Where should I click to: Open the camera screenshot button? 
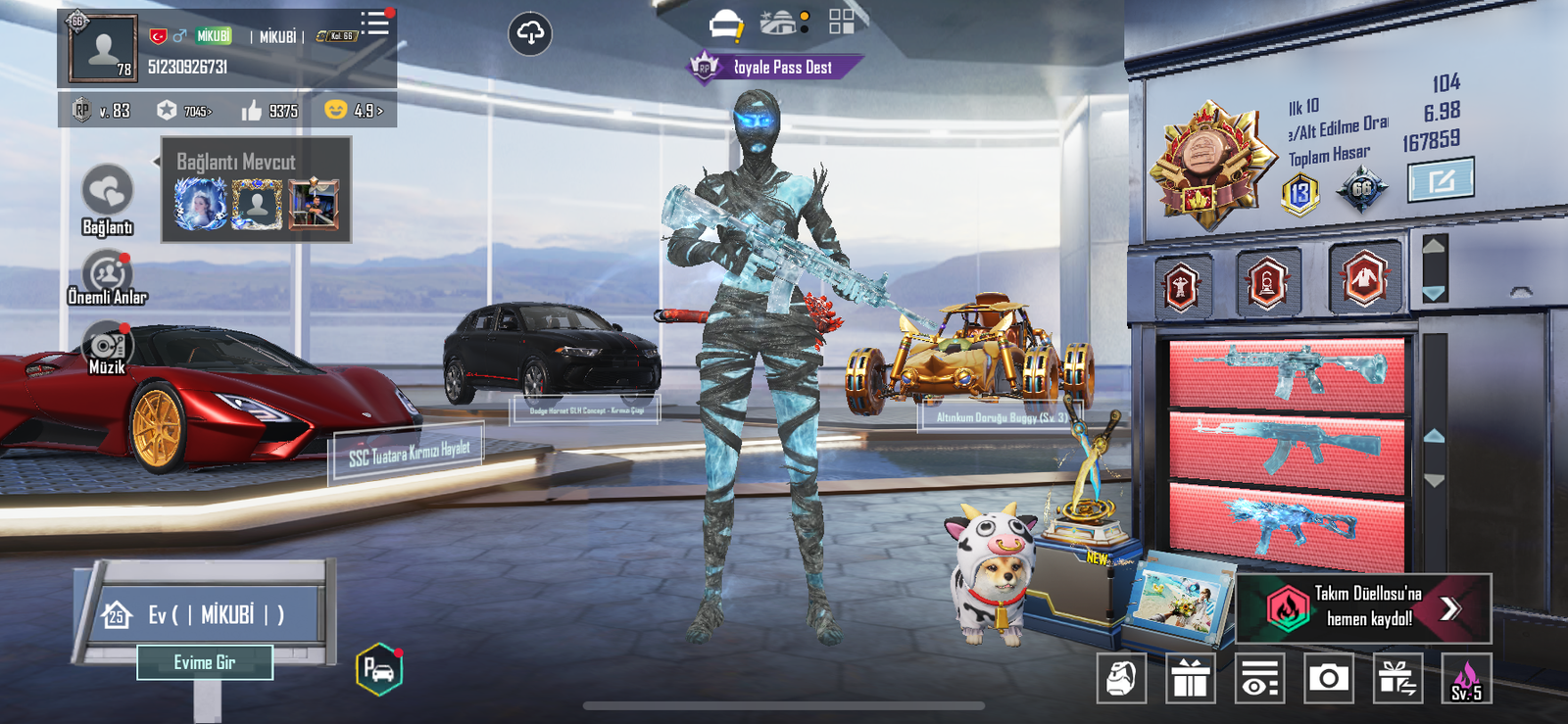tap(1329, 678)
